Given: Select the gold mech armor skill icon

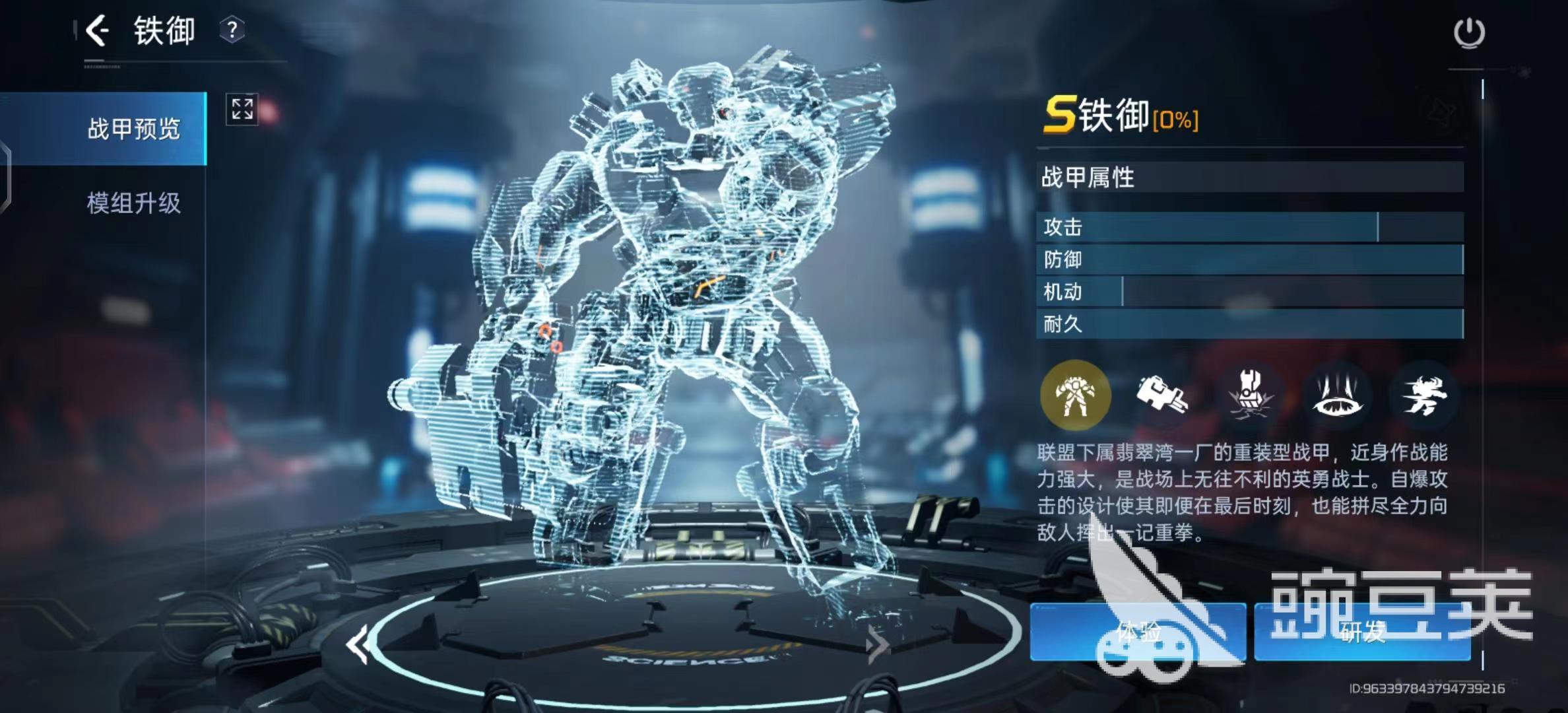Looking at the screenshot, I should (x=1075, y=395).
